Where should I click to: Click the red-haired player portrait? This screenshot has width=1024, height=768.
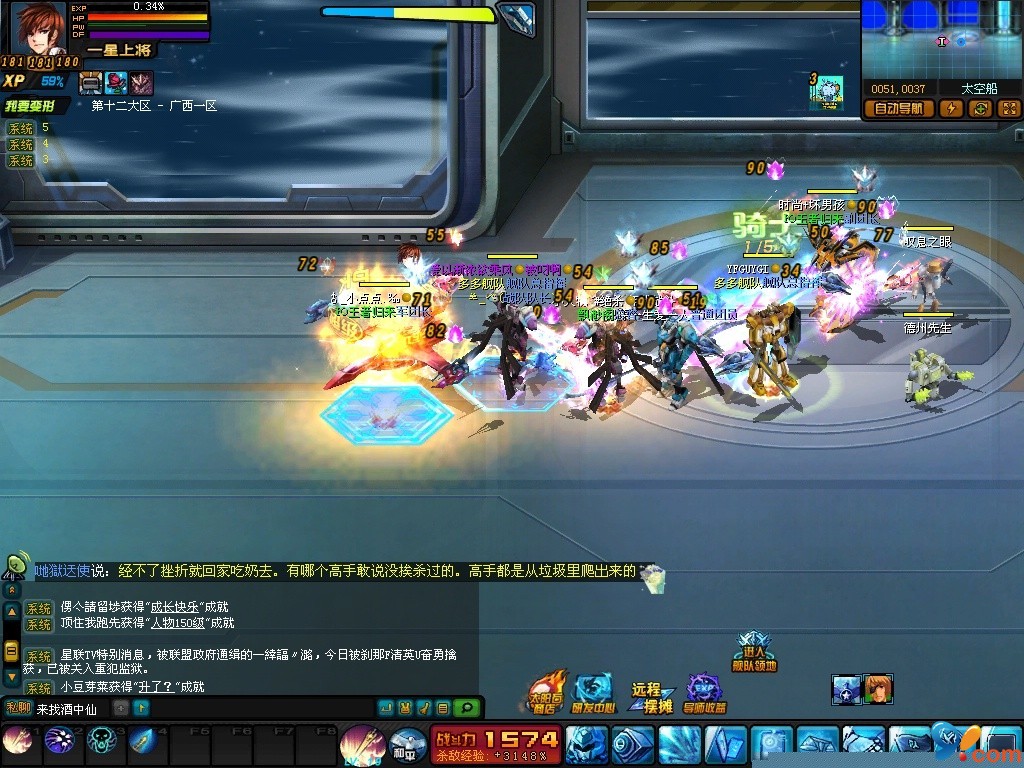point(38,28)
